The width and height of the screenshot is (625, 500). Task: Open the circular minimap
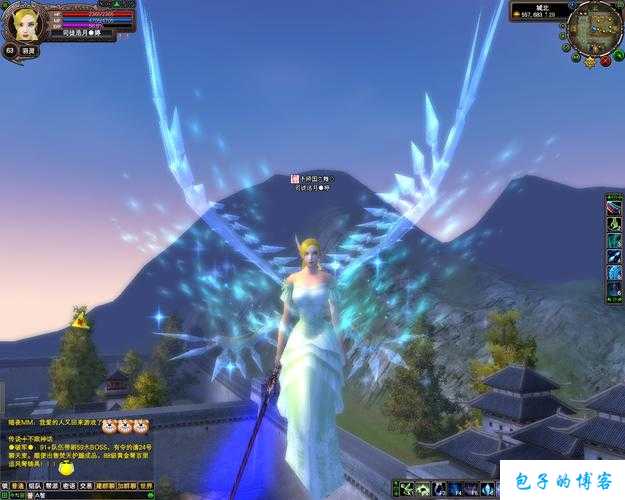595,27
